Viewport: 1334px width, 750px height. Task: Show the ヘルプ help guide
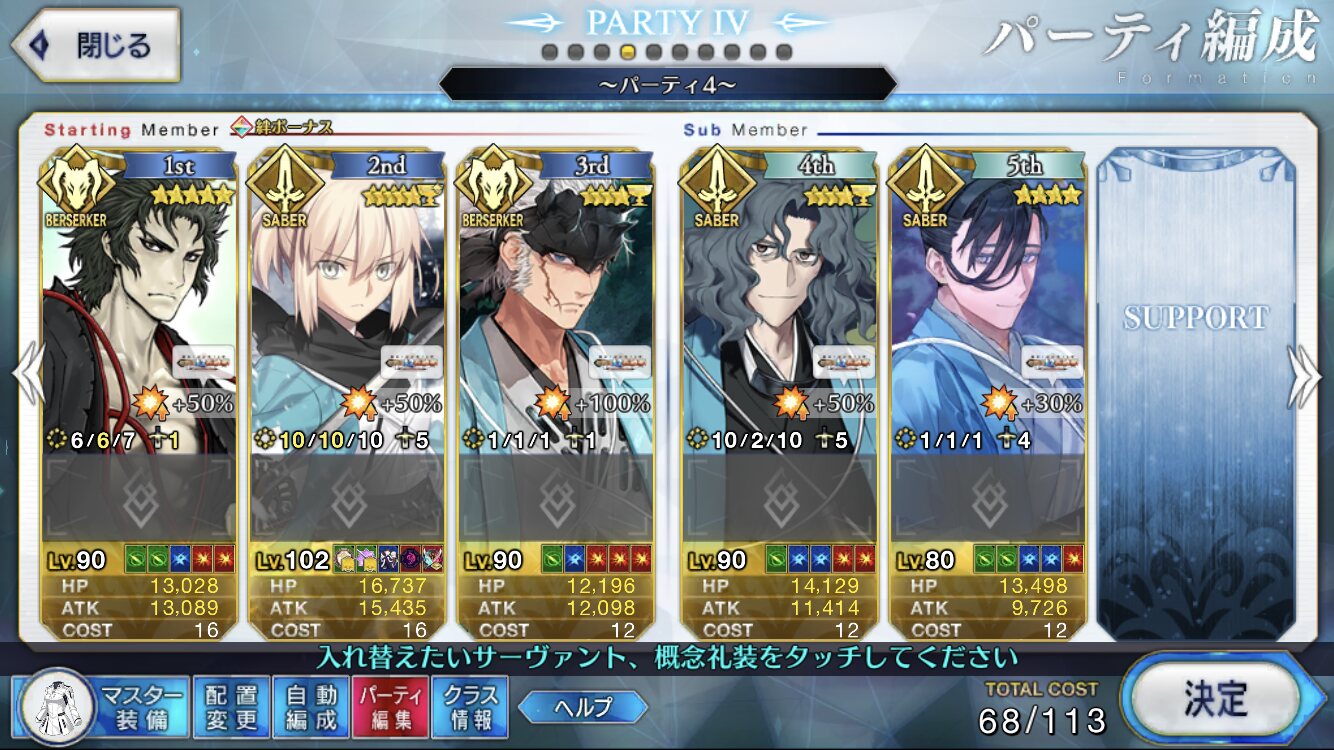pos(582,707)
